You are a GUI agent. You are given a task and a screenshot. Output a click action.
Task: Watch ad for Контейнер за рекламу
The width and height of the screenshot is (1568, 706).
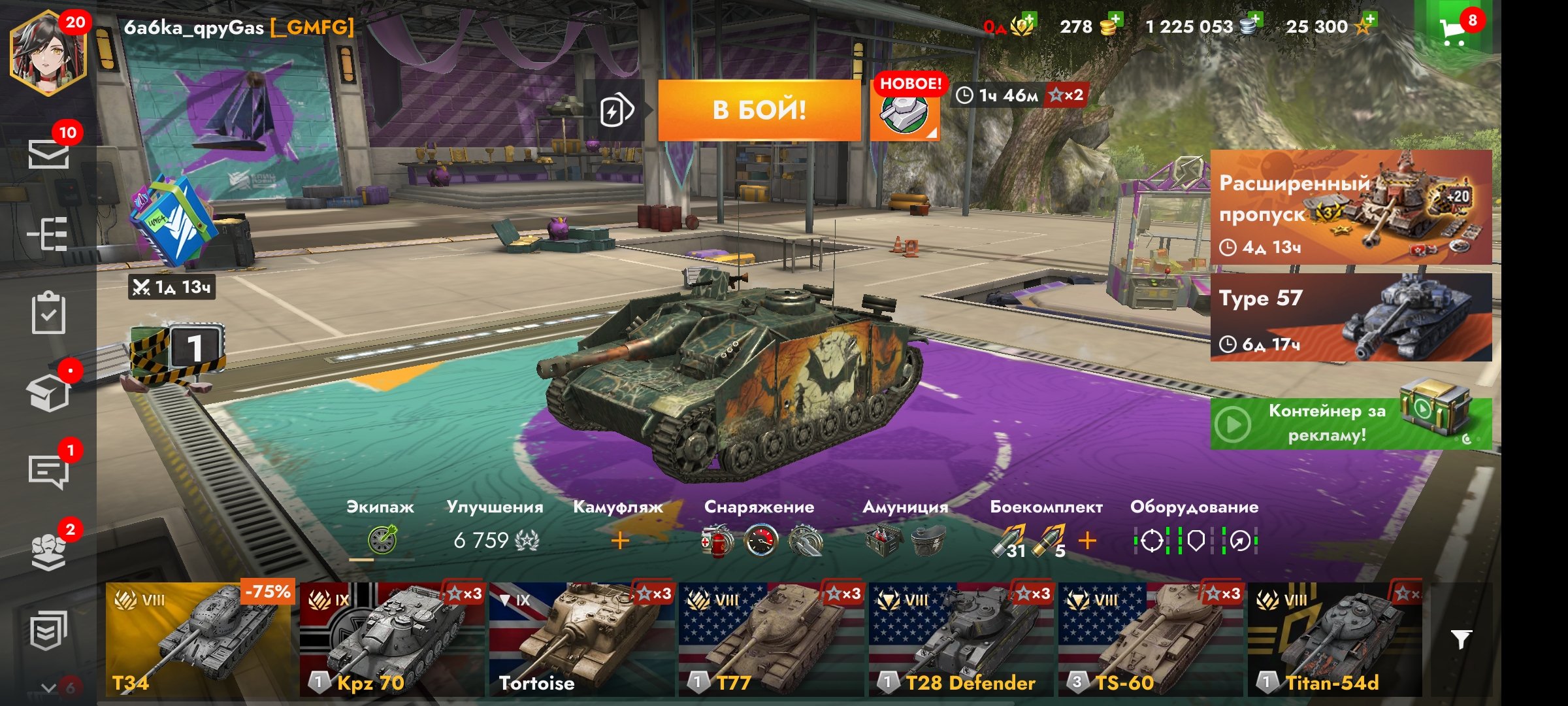click(x=1350, y=424)
